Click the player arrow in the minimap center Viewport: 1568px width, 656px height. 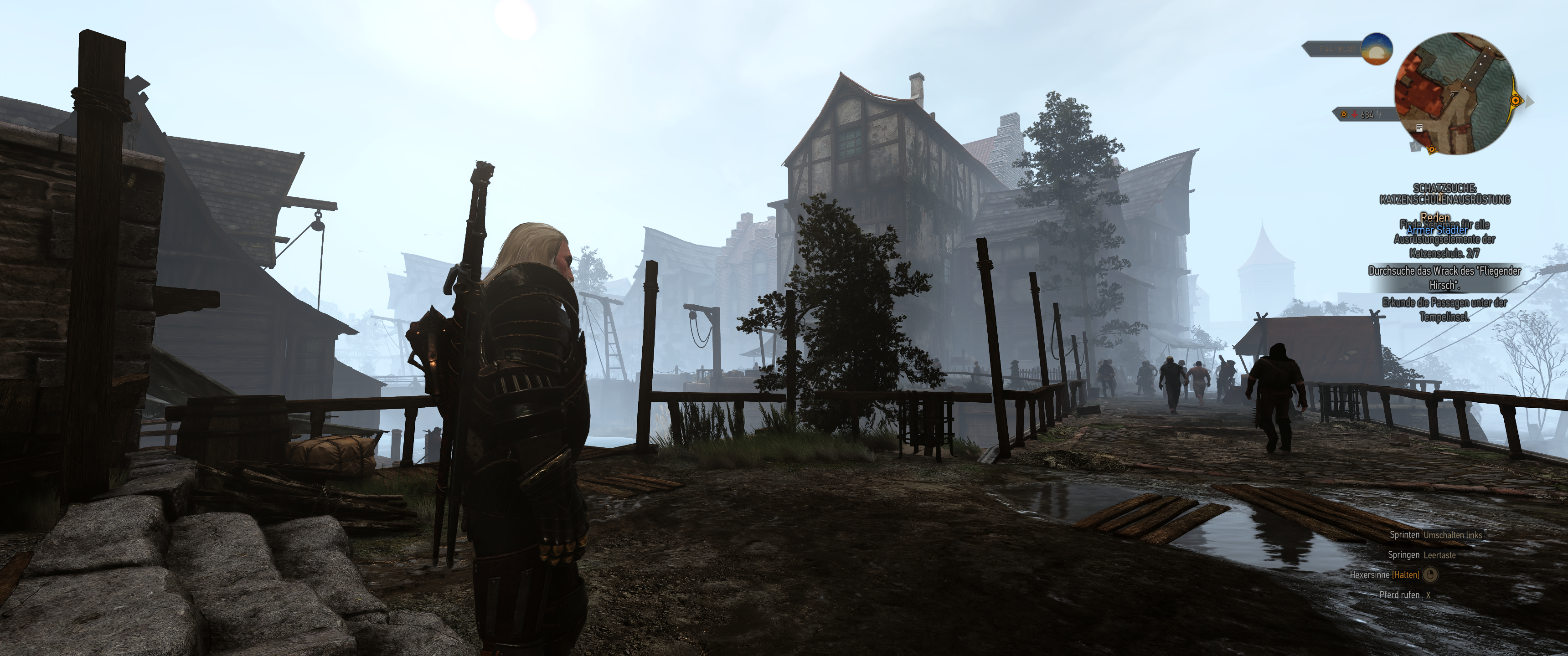tap(1455, 95)
